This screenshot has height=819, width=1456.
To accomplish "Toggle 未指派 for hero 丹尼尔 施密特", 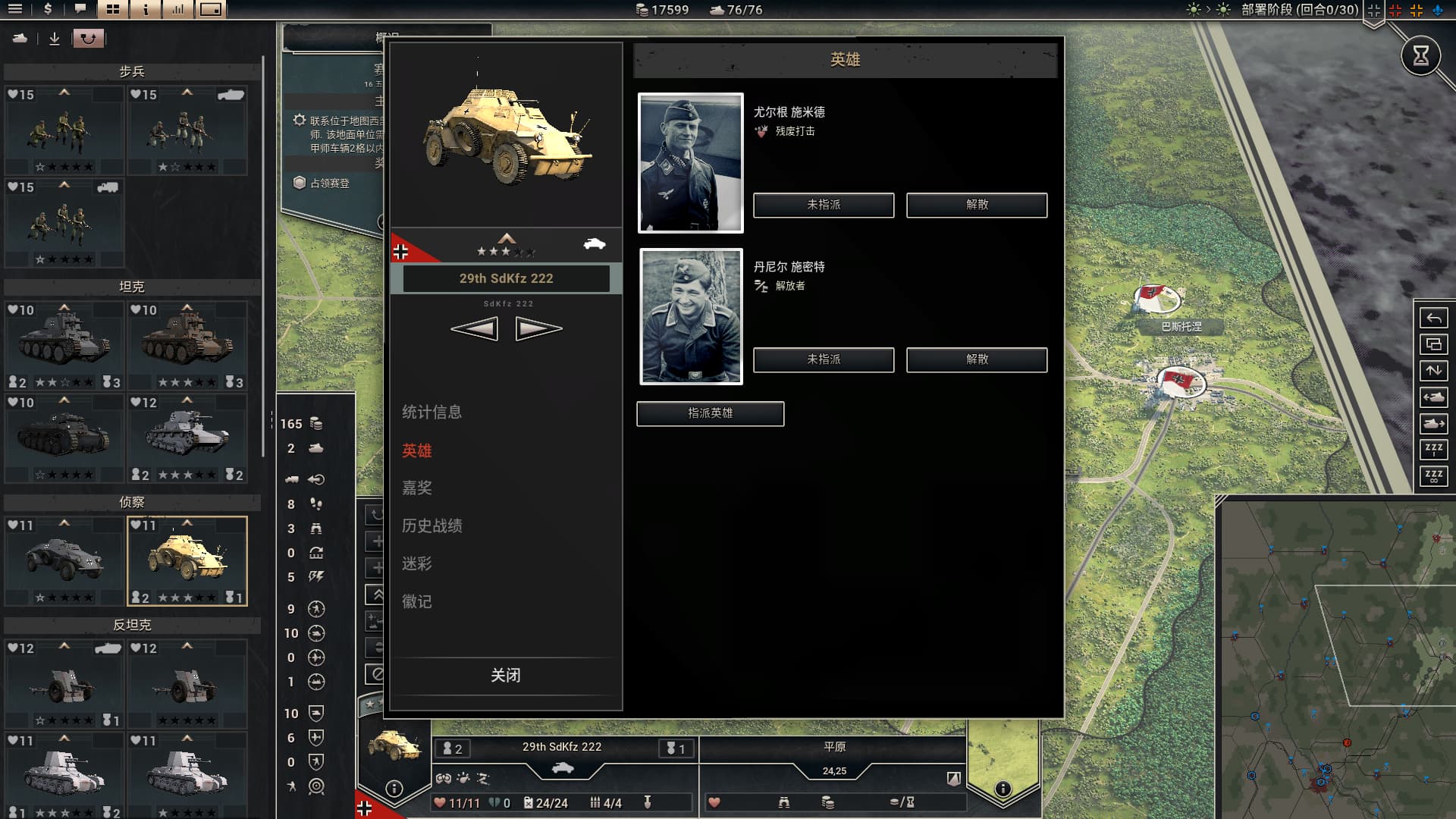I will coord(824,359).
